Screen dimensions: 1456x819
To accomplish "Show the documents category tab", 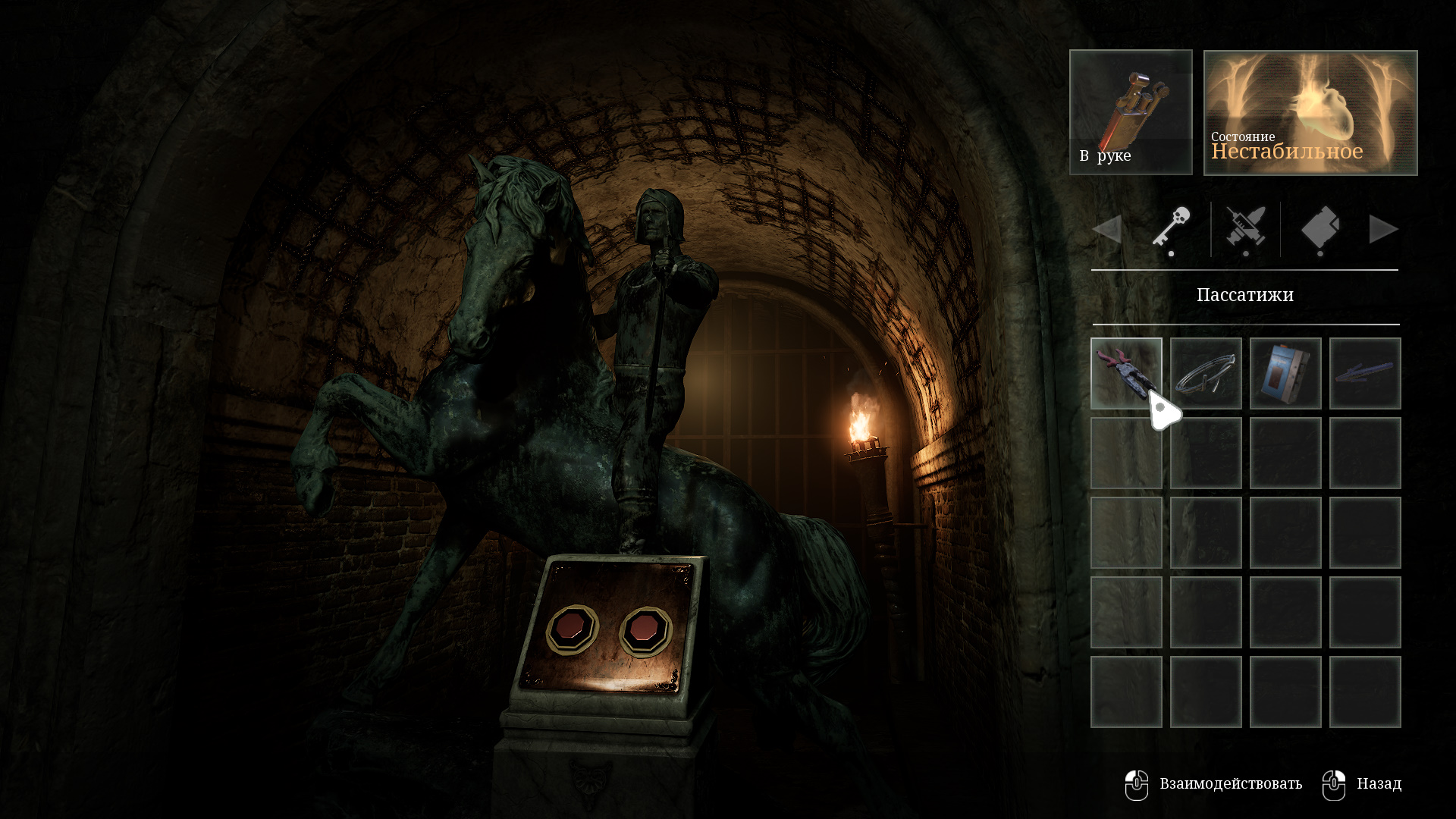I will (x=1319, y=228).
